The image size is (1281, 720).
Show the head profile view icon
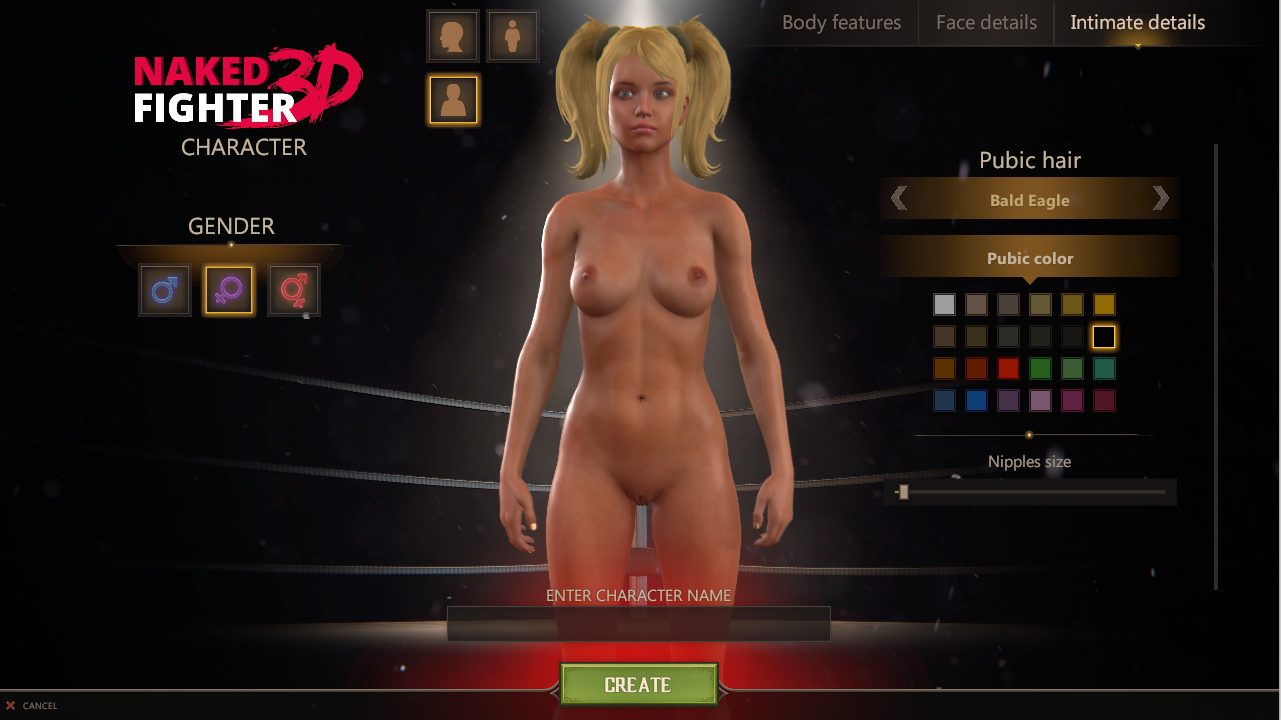point(453,36)
